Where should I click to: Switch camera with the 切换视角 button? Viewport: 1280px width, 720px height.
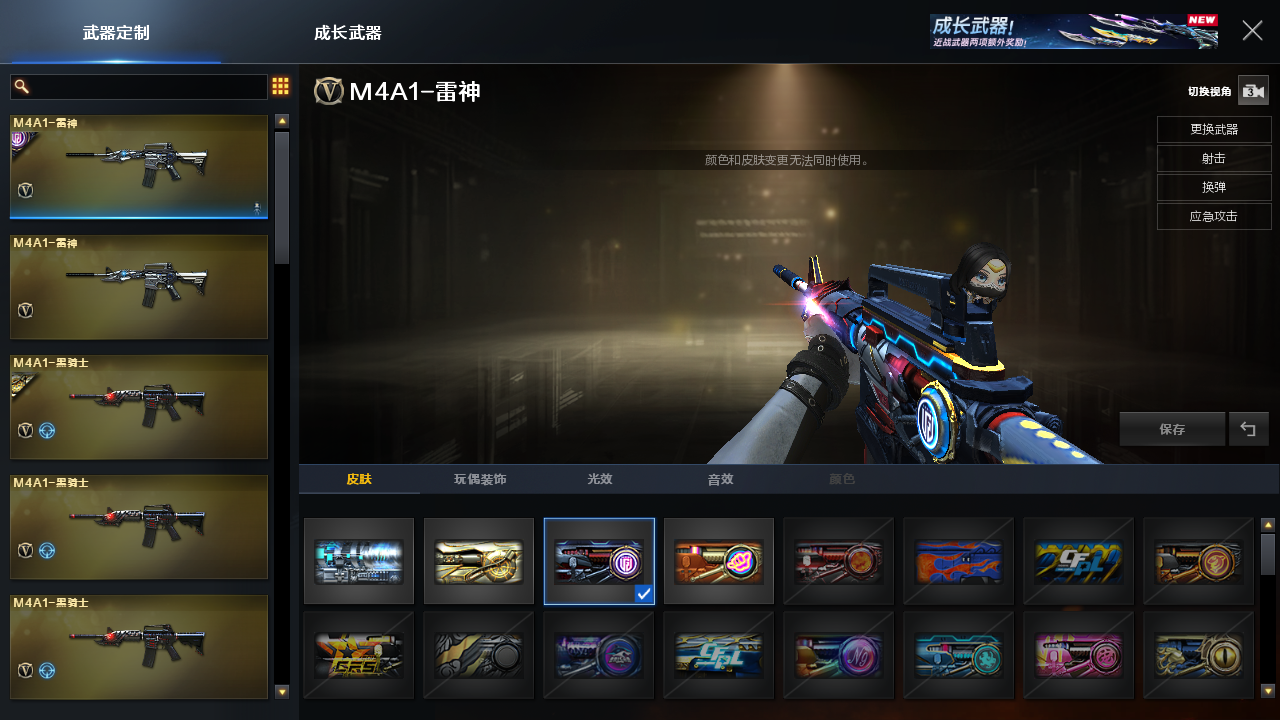(x=1252, y=91)
